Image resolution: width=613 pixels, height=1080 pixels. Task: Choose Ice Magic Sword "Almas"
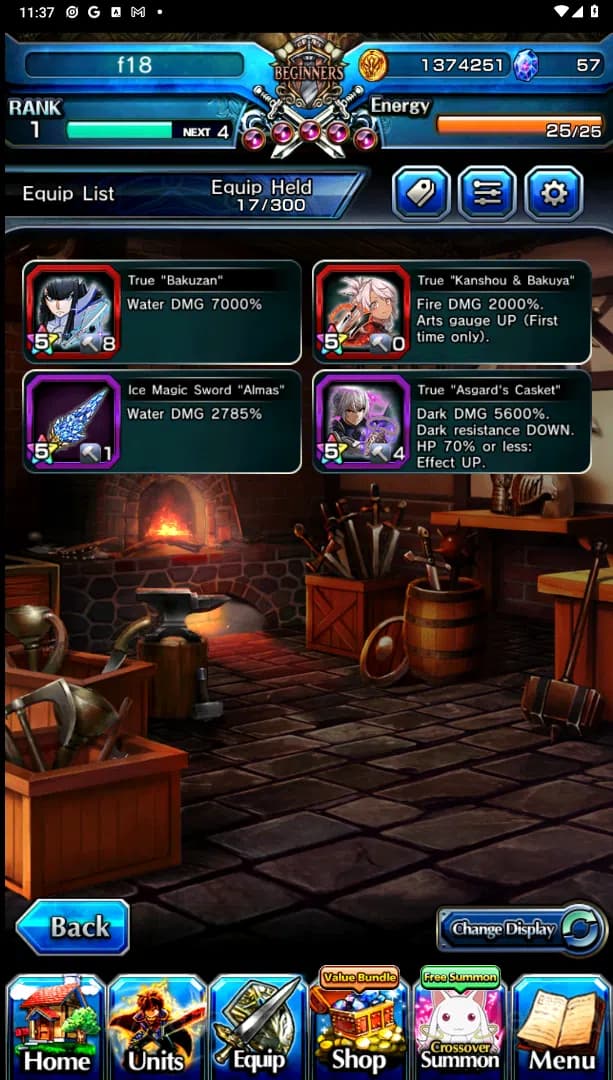pyautogui.click(x=162, y=421)
